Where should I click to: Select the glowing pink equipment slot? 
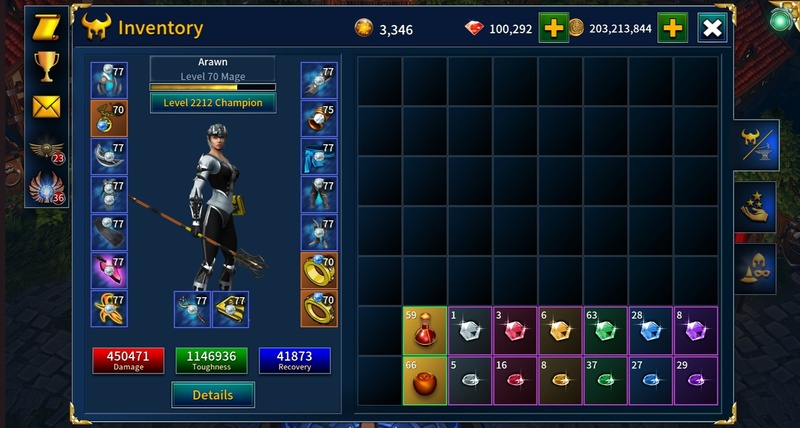[109, 271]
